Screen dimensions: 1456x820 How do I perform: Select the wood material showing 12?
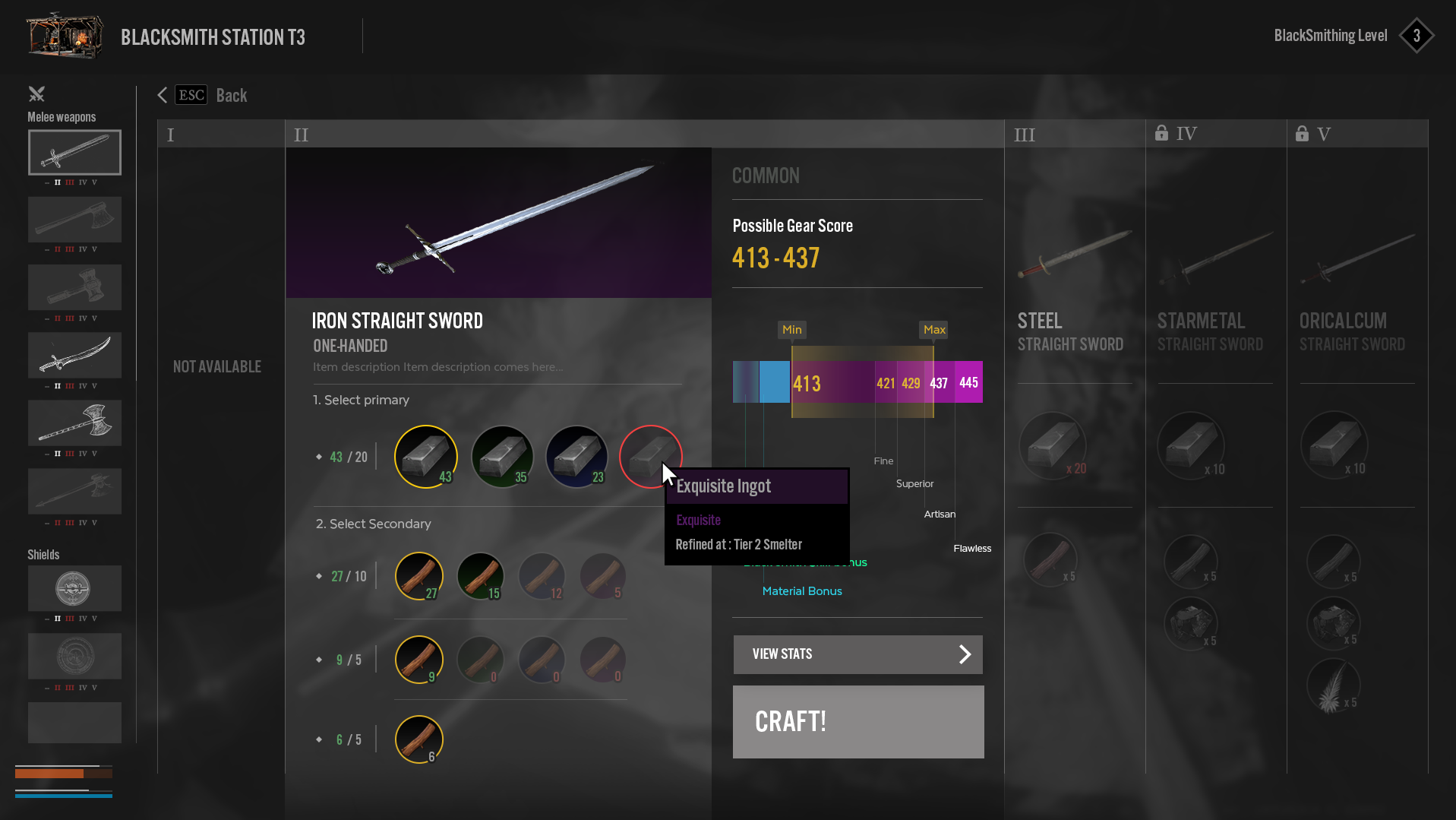pos(542,575)
